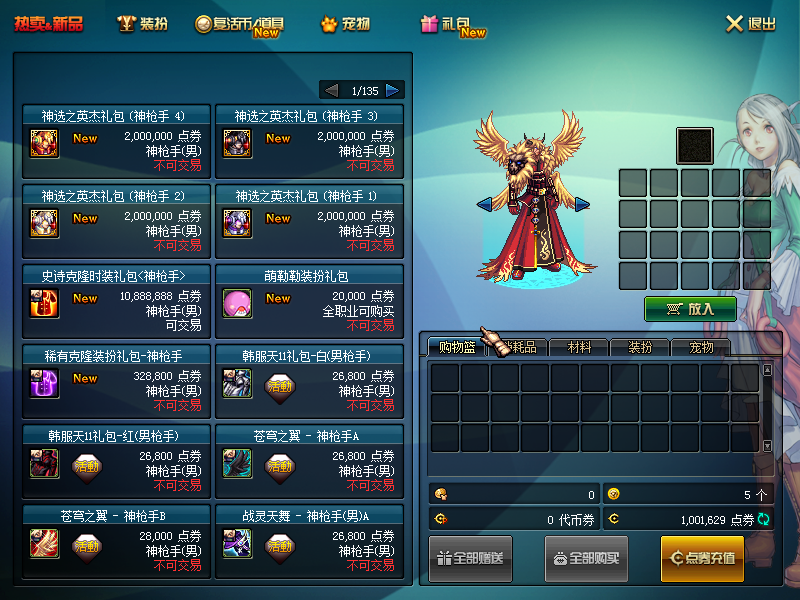800x600 pixels.
Task: Switch to the 装扮 top category
Action: [143, 24]
